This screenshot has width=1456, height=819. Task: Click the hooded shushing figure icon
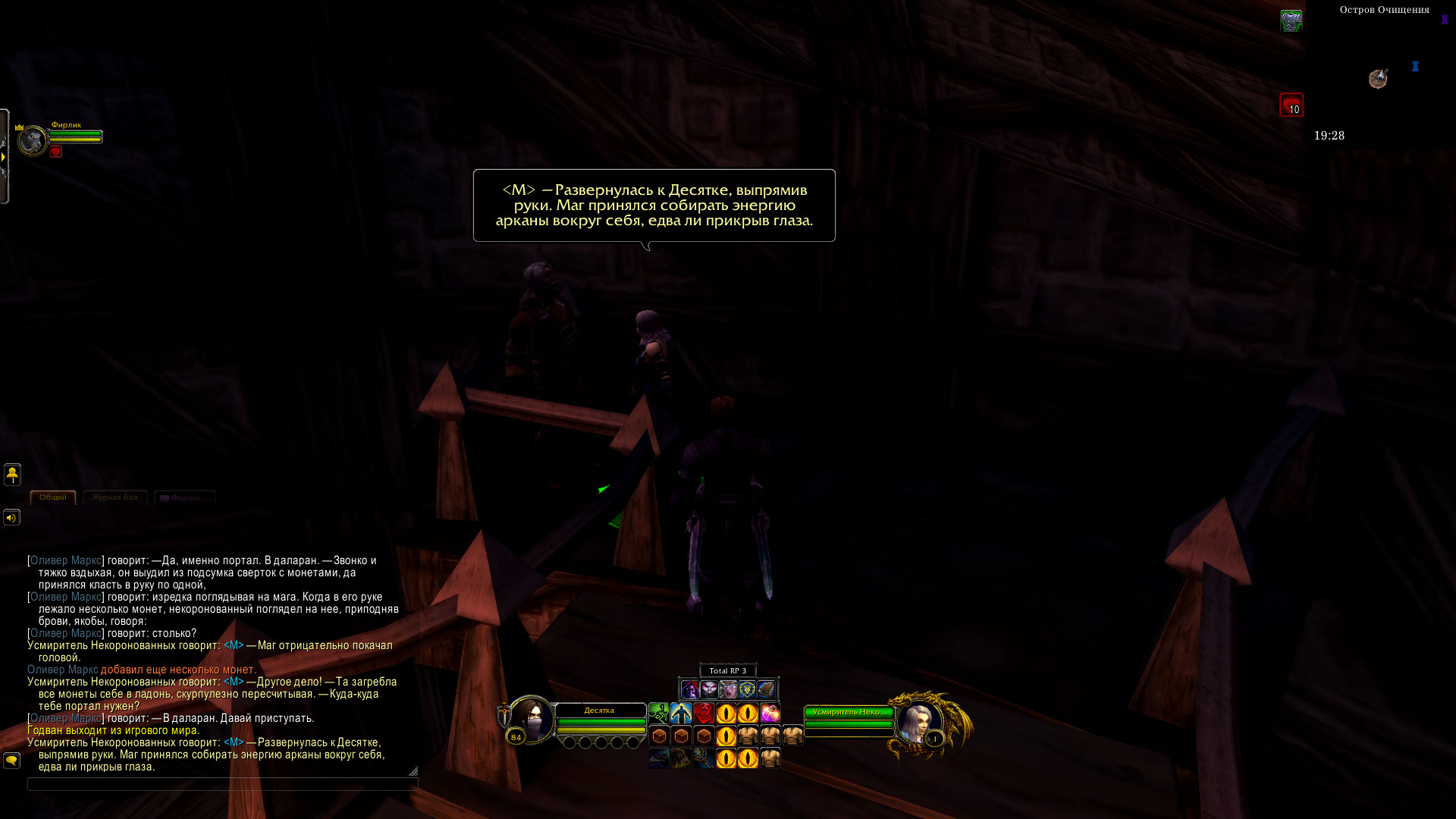point(690,689)
